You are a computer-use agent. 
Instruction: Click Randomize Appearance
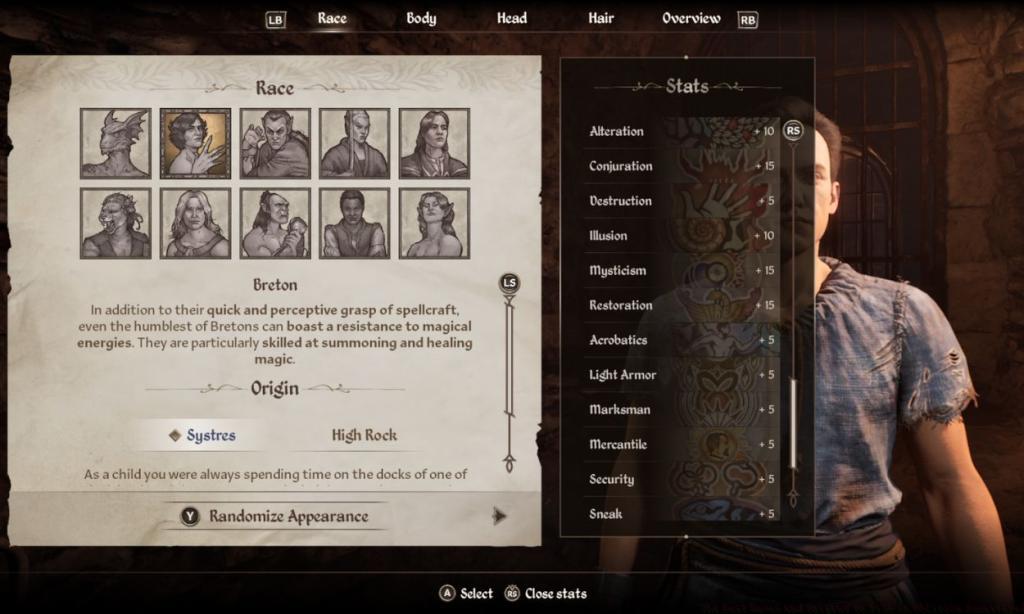click(288, 517)
